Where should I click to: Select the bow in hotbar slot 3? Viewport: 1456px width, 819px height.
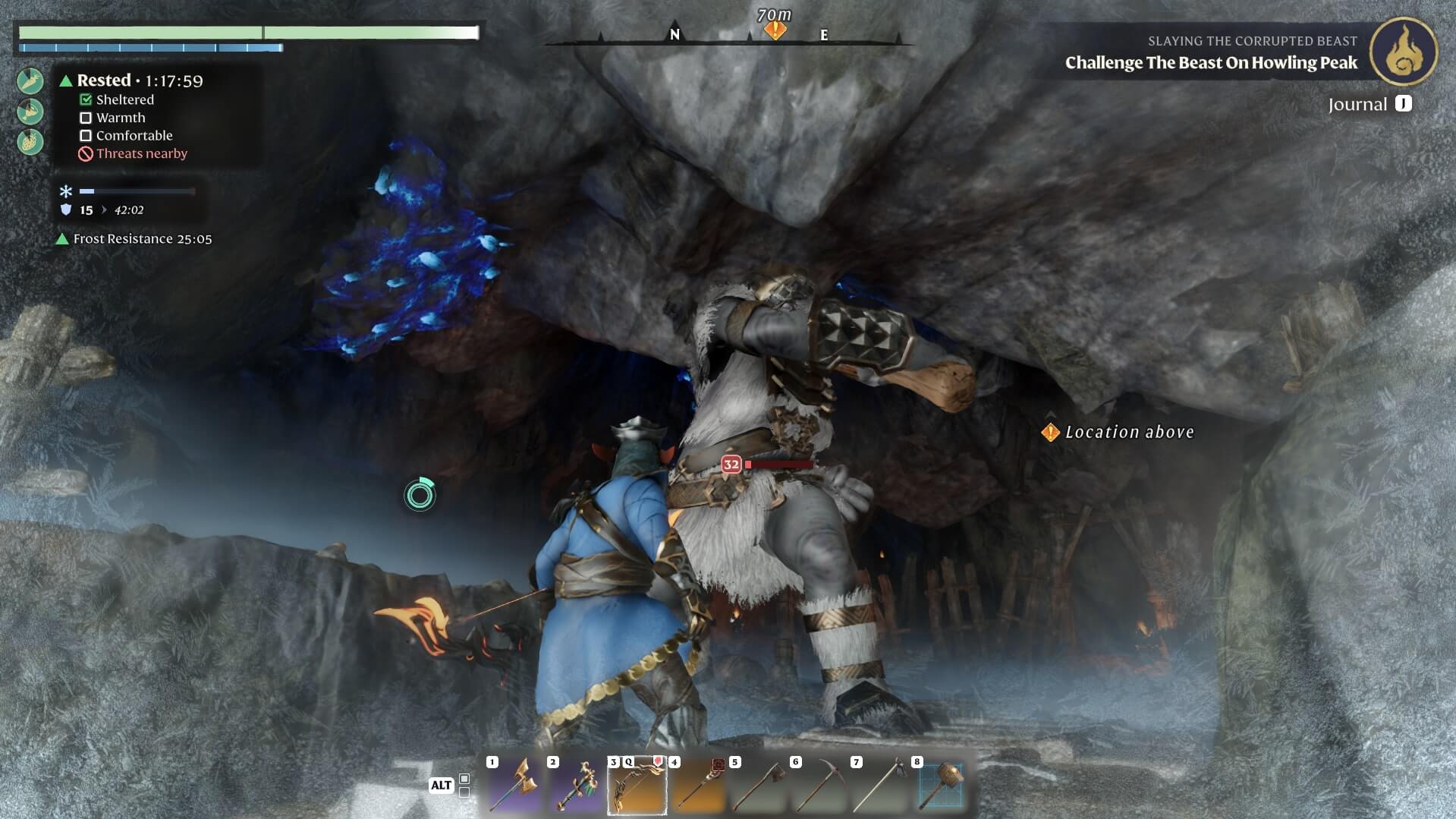pyautogui.click(x=637, y=786)
